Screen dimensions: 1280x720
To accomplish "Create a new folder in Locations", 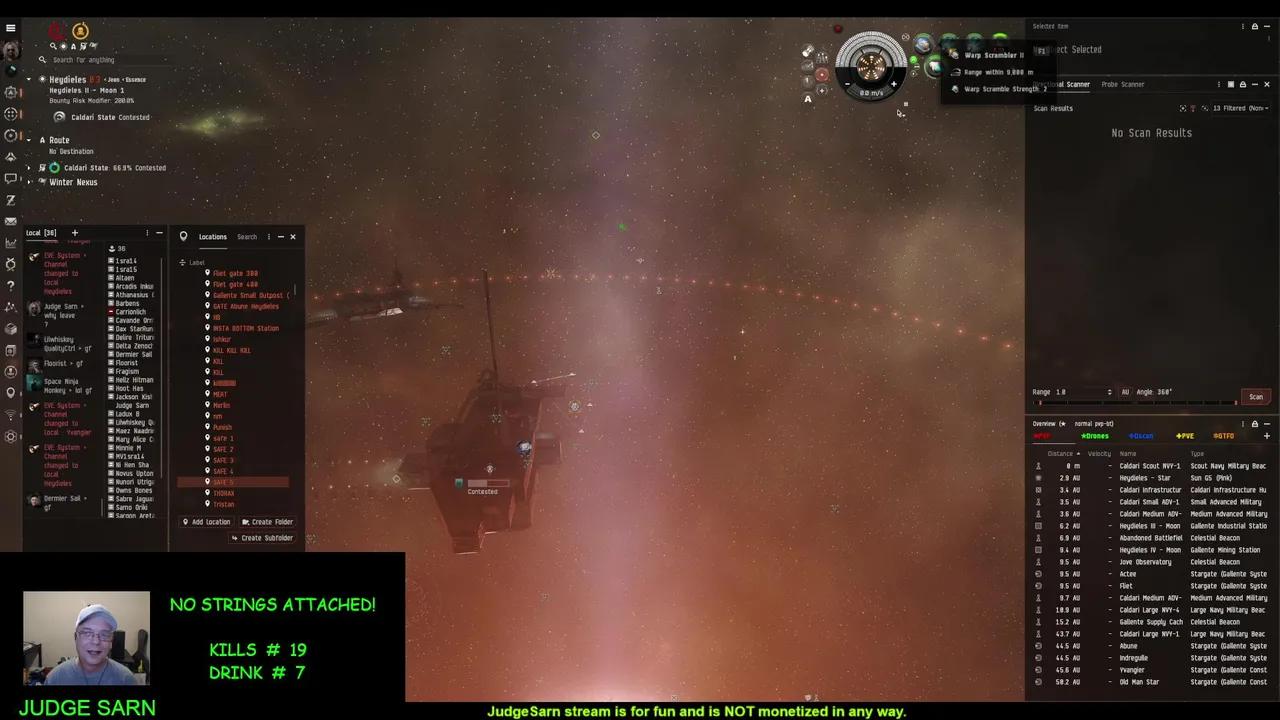I will (x=267, y=522).
